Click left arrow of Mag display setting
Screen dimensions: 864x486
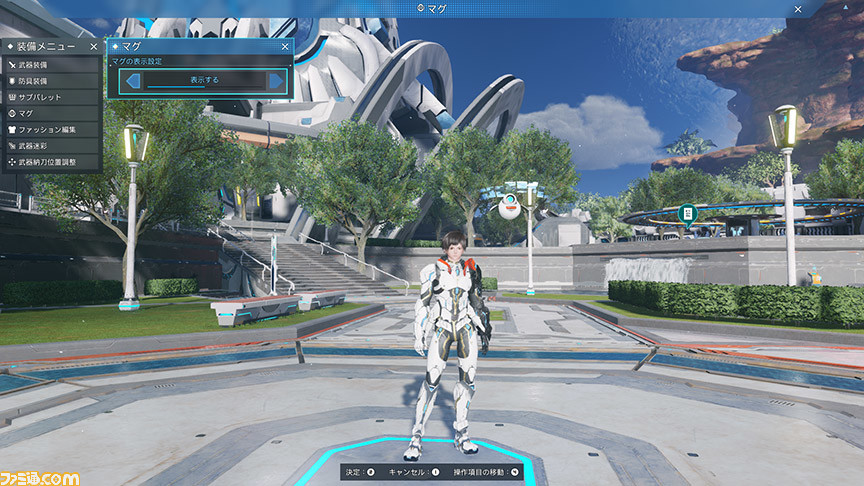click(132, 80)
